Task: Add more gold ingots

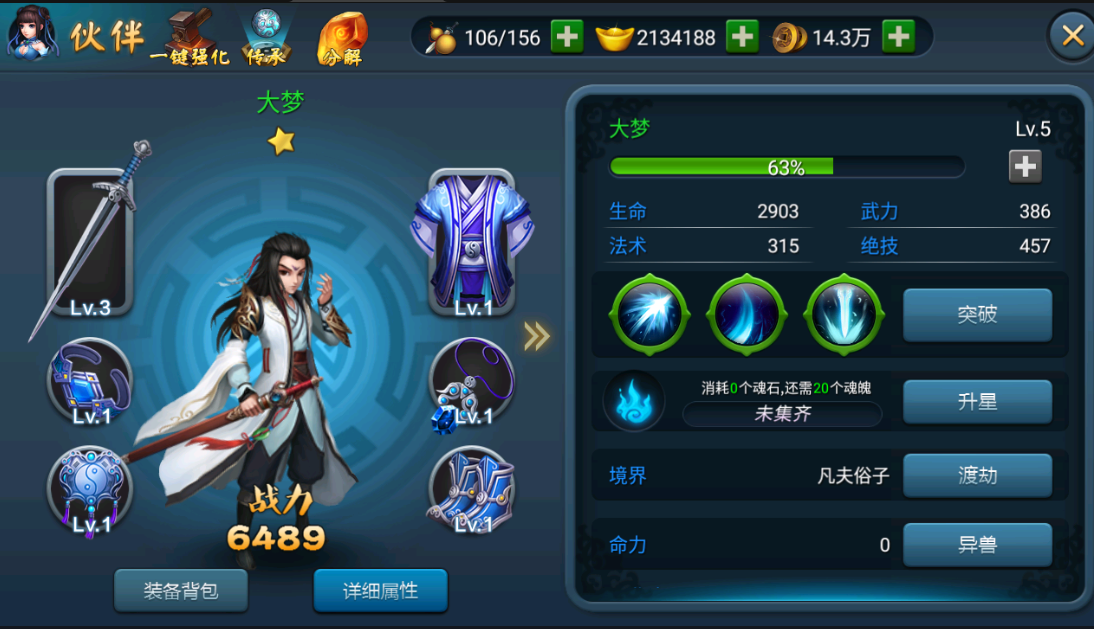Action: (x=742, y=38)
